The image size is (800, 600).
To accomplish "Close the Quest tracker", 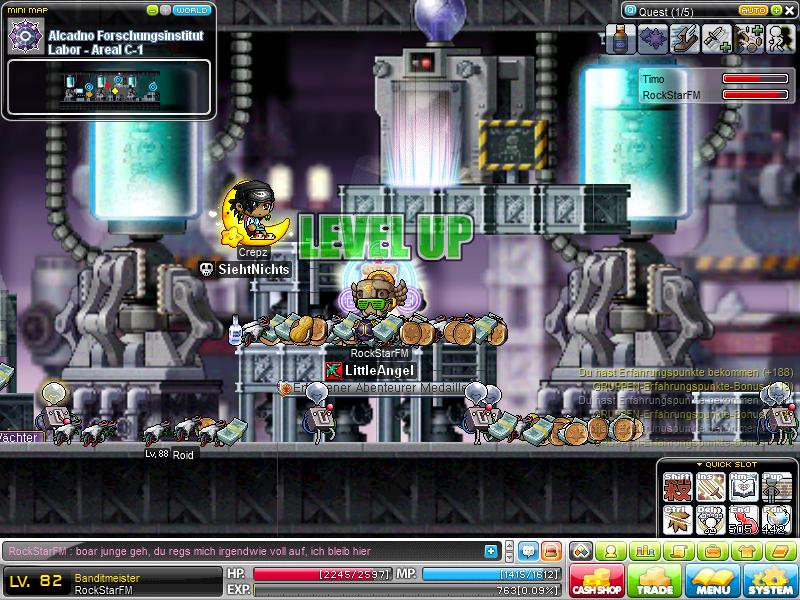I will 789,10.
